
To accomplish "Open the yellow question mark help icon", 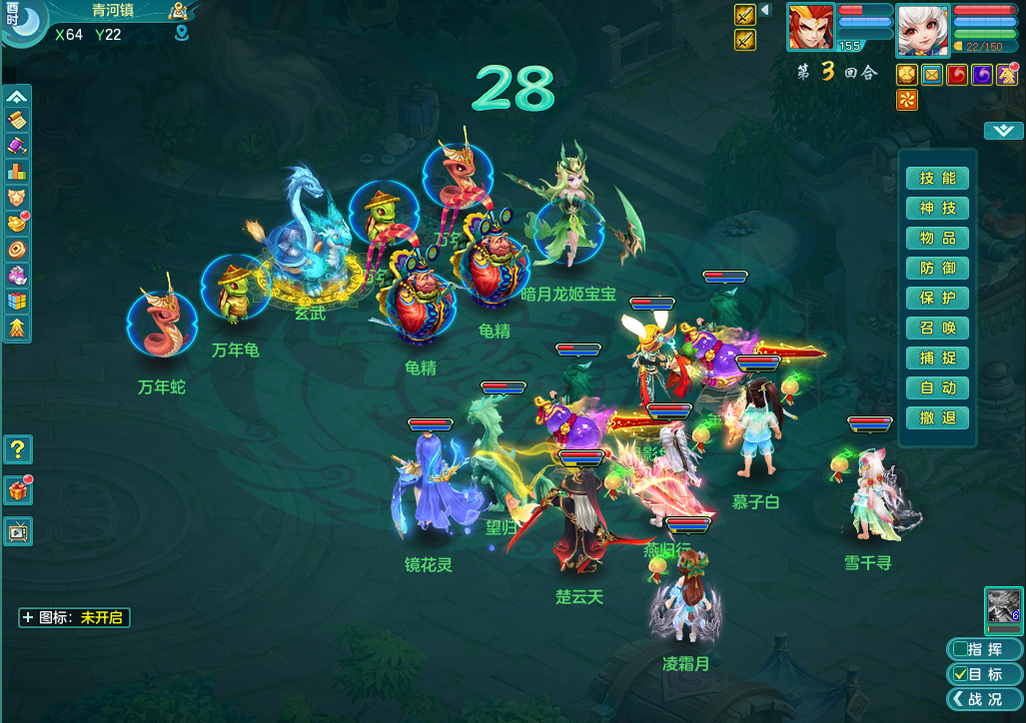I will (18, 449).
